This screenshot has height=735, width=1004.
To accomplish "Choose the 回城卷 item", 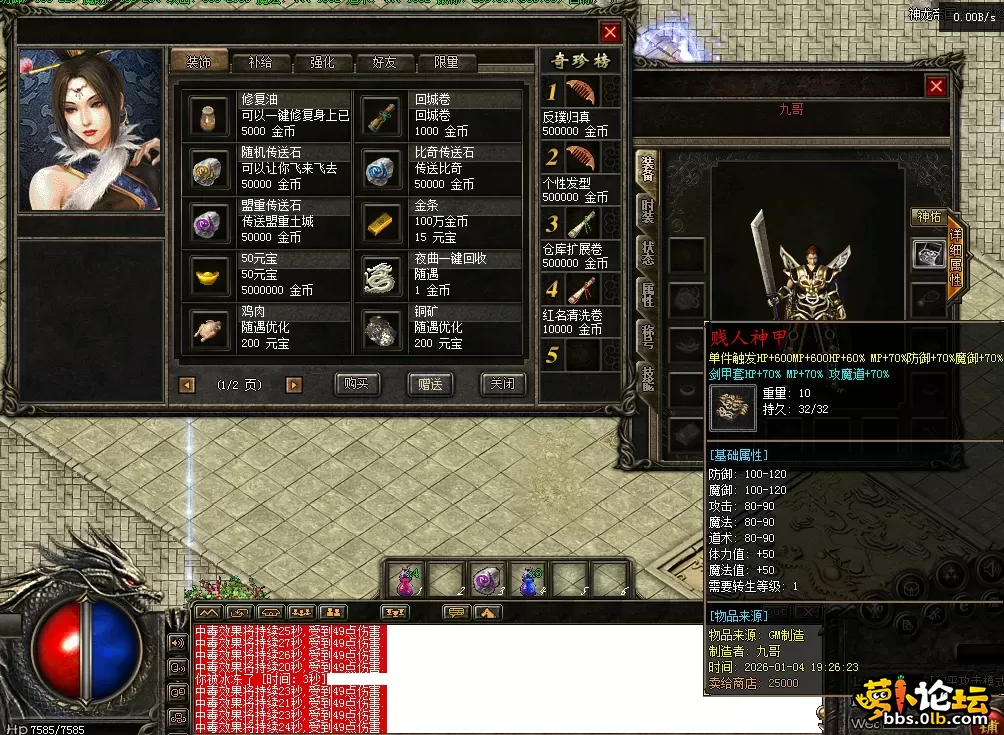I will (x=382, y=115).
